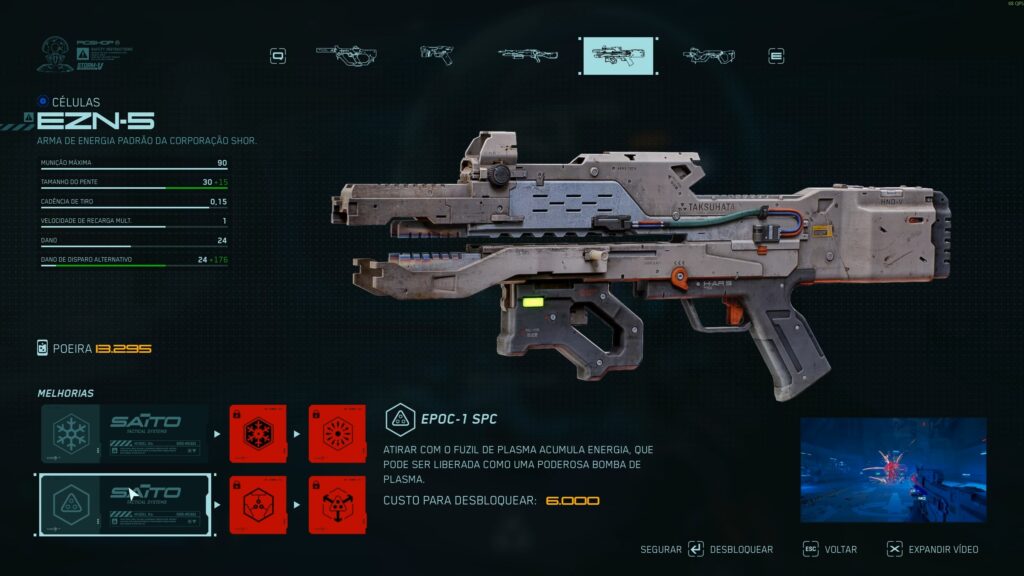1024x576 pixels.
Task: Switch to the suppressed SMG weapon tab
Action: pyautogui.click(x=346, y=55)
